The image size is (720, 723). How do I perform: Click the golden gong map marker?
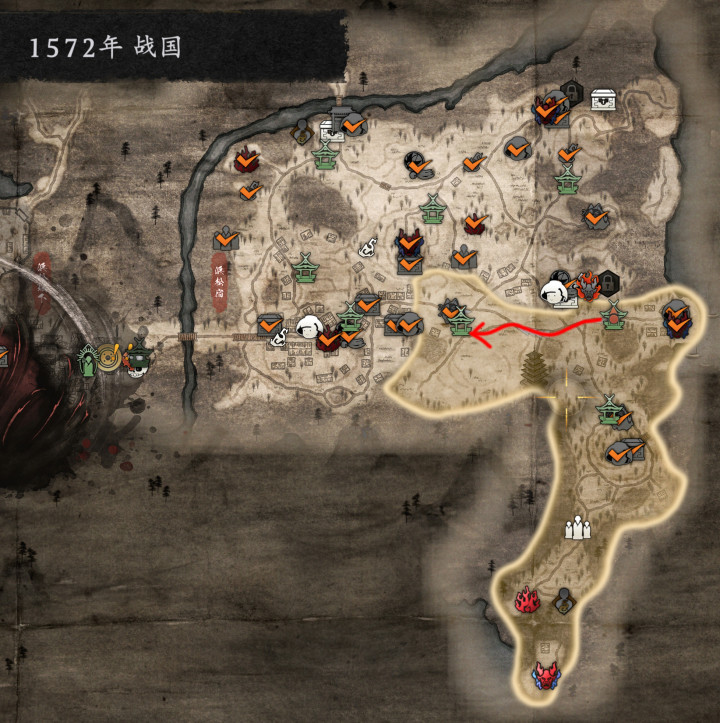[110, 355]
